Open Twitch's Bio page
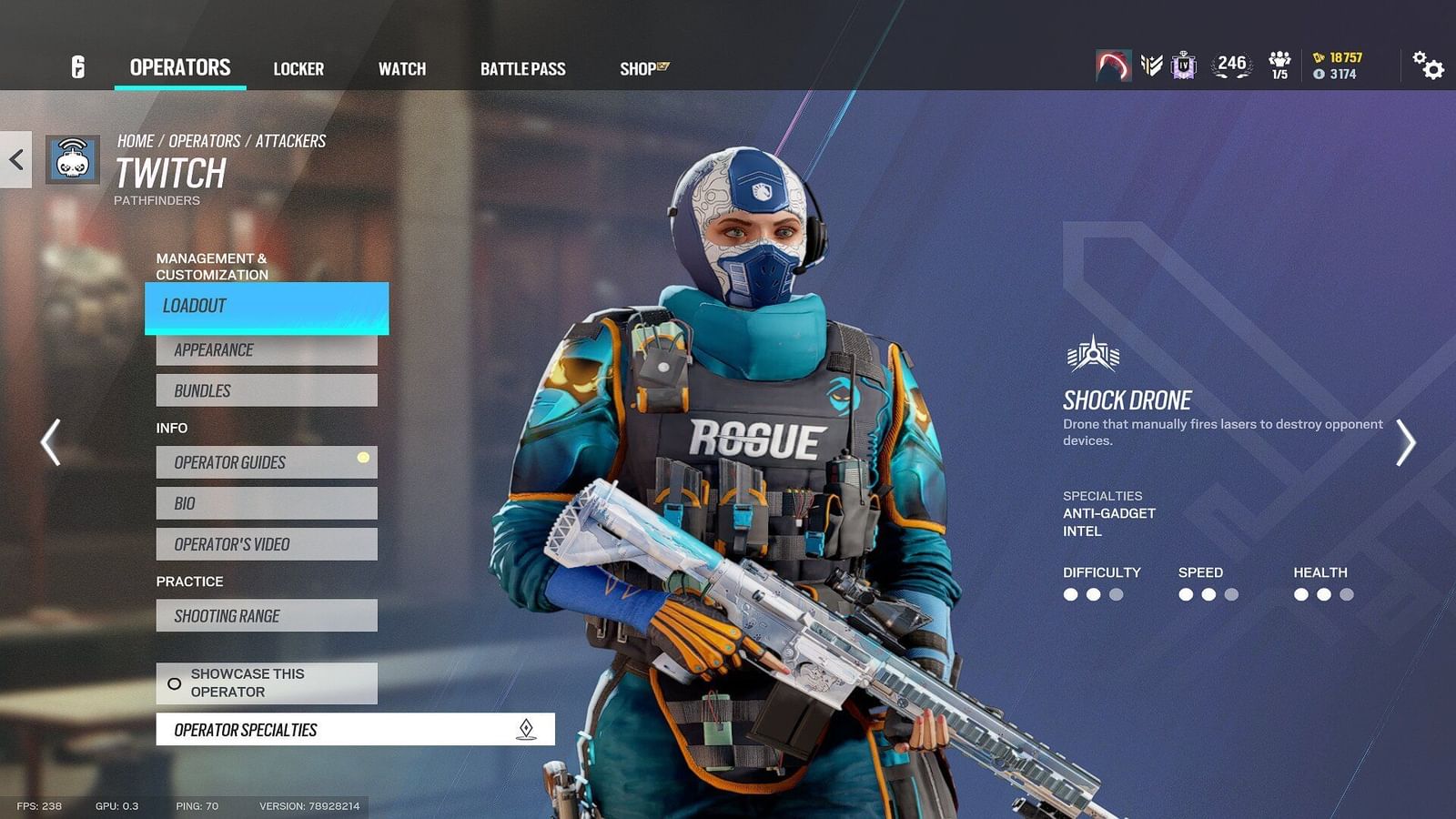The height and width of the screenshot is (819, 1456). click(x=266, y=502)
